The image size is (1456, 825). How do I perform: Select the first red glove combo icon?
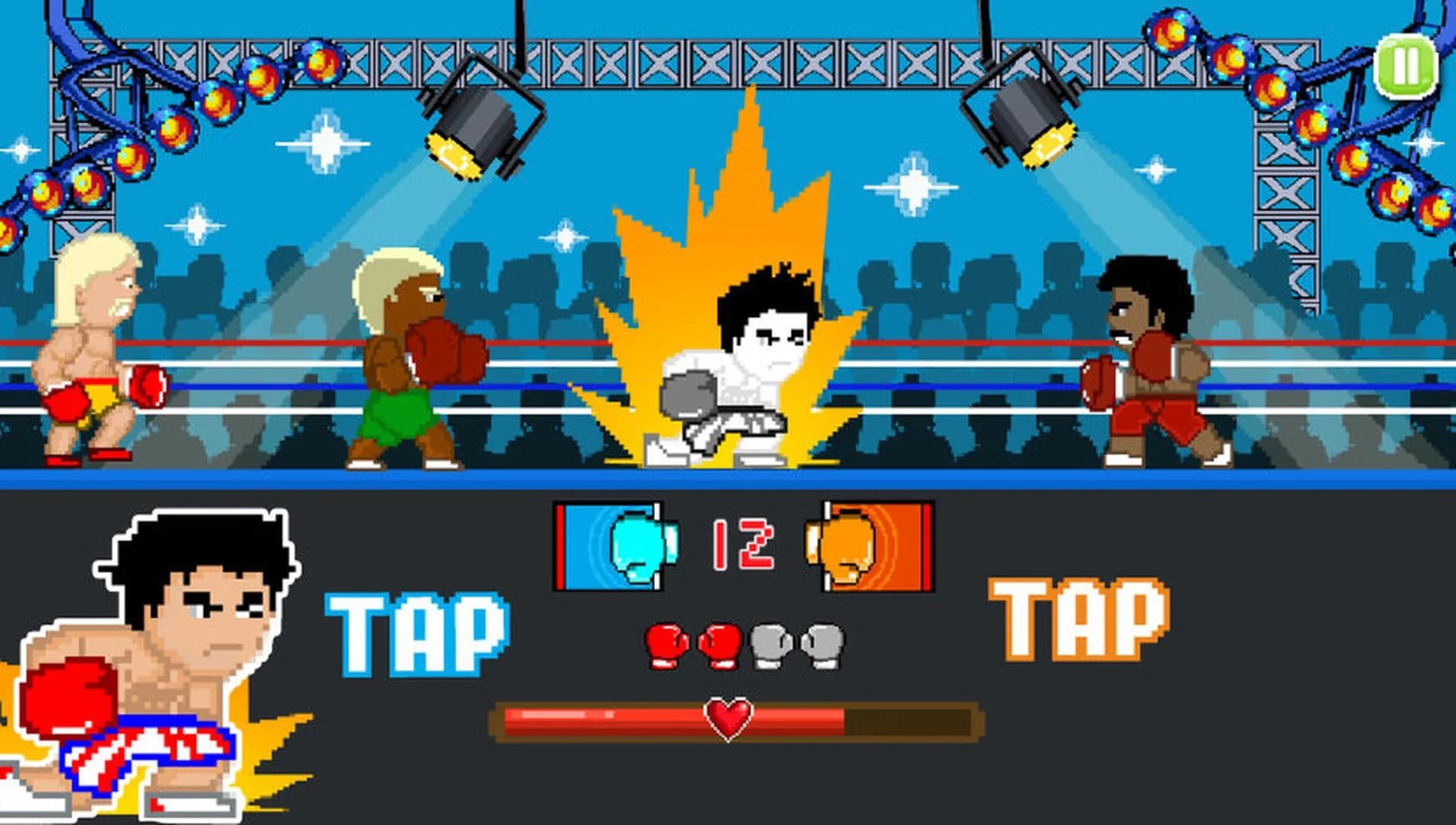click(x=667, y=645)
